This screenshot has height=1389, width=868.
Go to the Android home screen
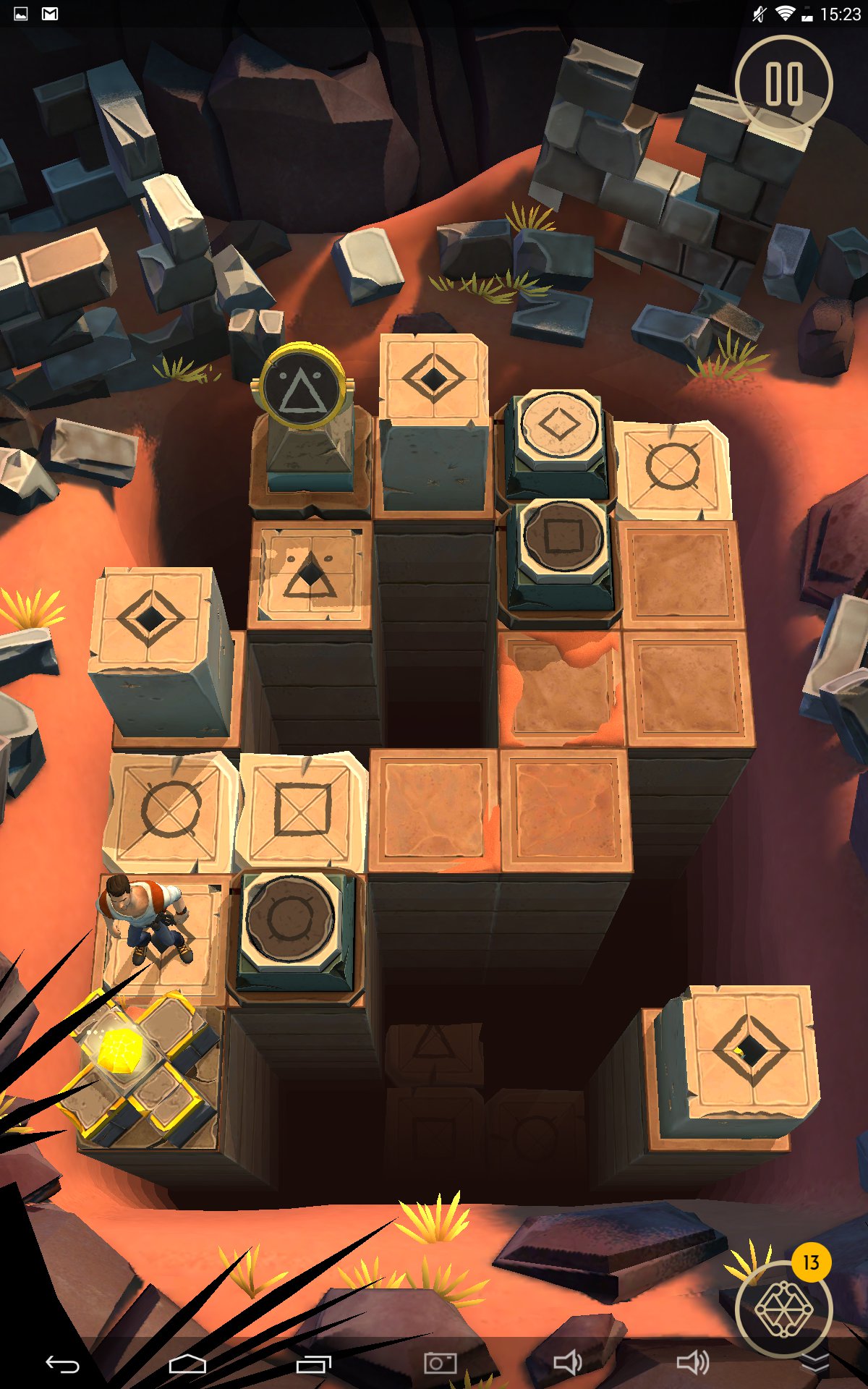(187, 1364)
